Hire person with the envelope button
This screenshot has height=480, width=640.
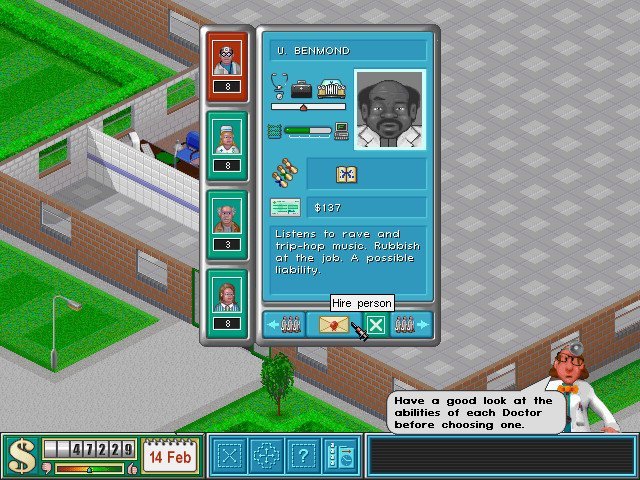coord(335,325)
